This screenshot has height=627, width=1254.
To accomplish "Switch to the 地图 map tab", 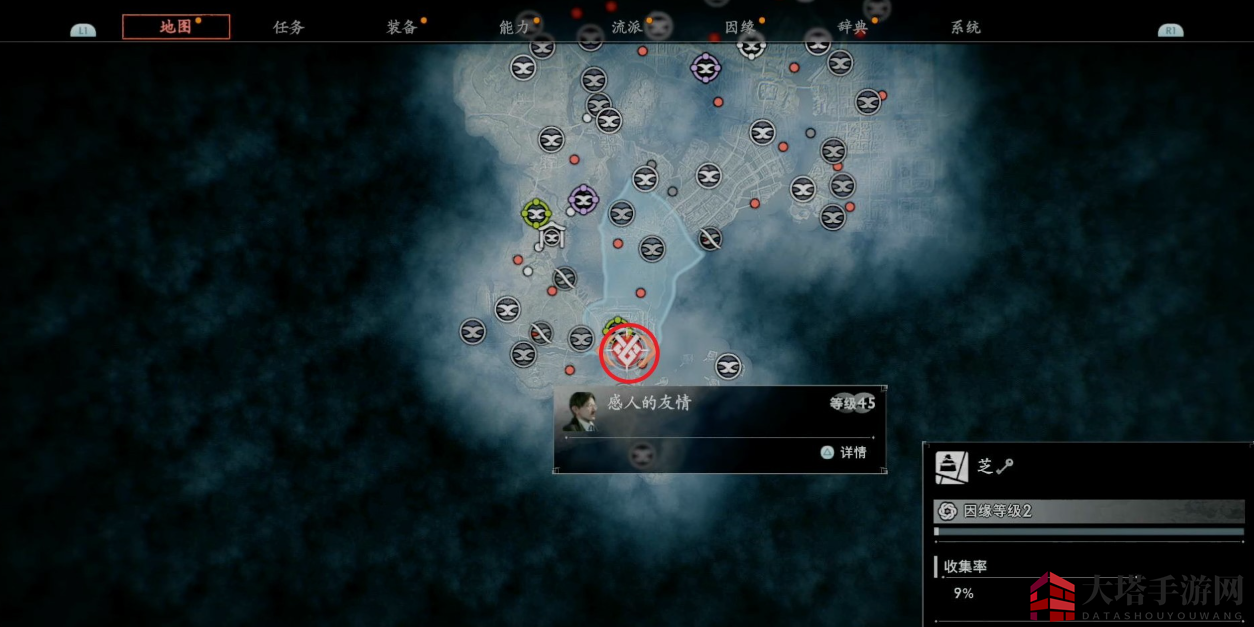I will click(176, 27).
